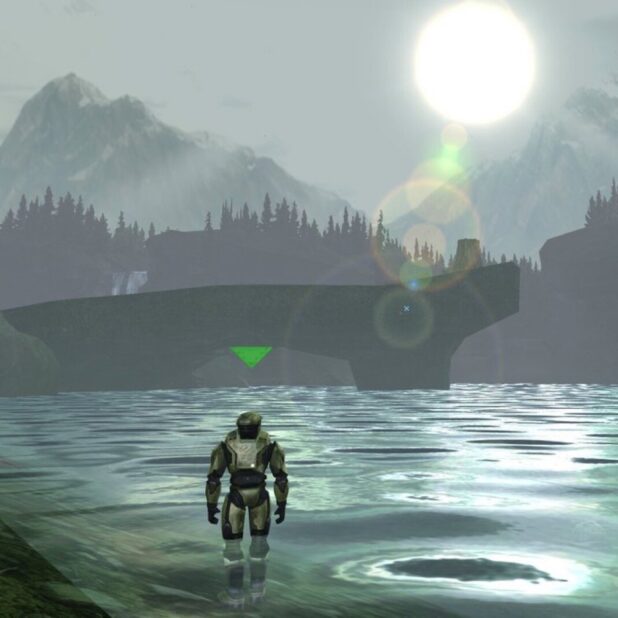Click the green triangle waypoint marker
This screenshot has height=618, width=618.
point(250,355)
